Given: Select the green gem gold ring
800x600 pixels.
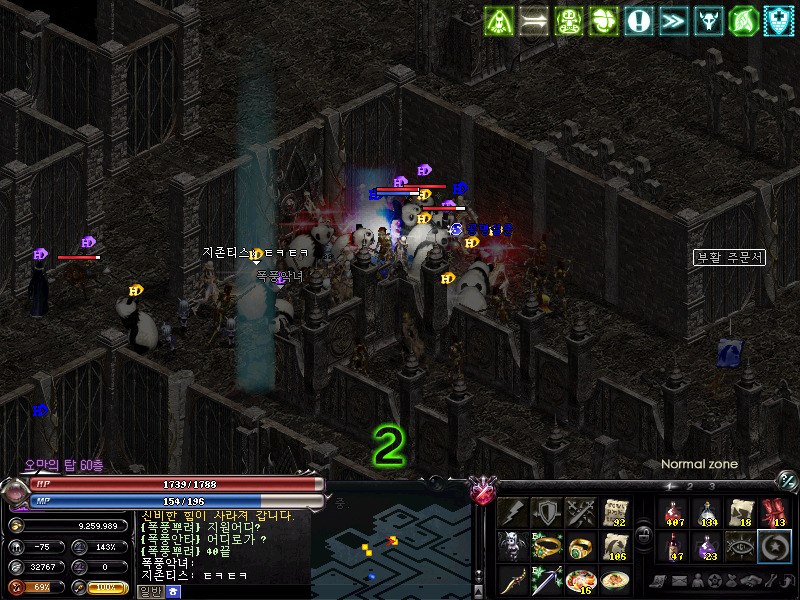Looking at the screenshot, I should tap(581, 547).
